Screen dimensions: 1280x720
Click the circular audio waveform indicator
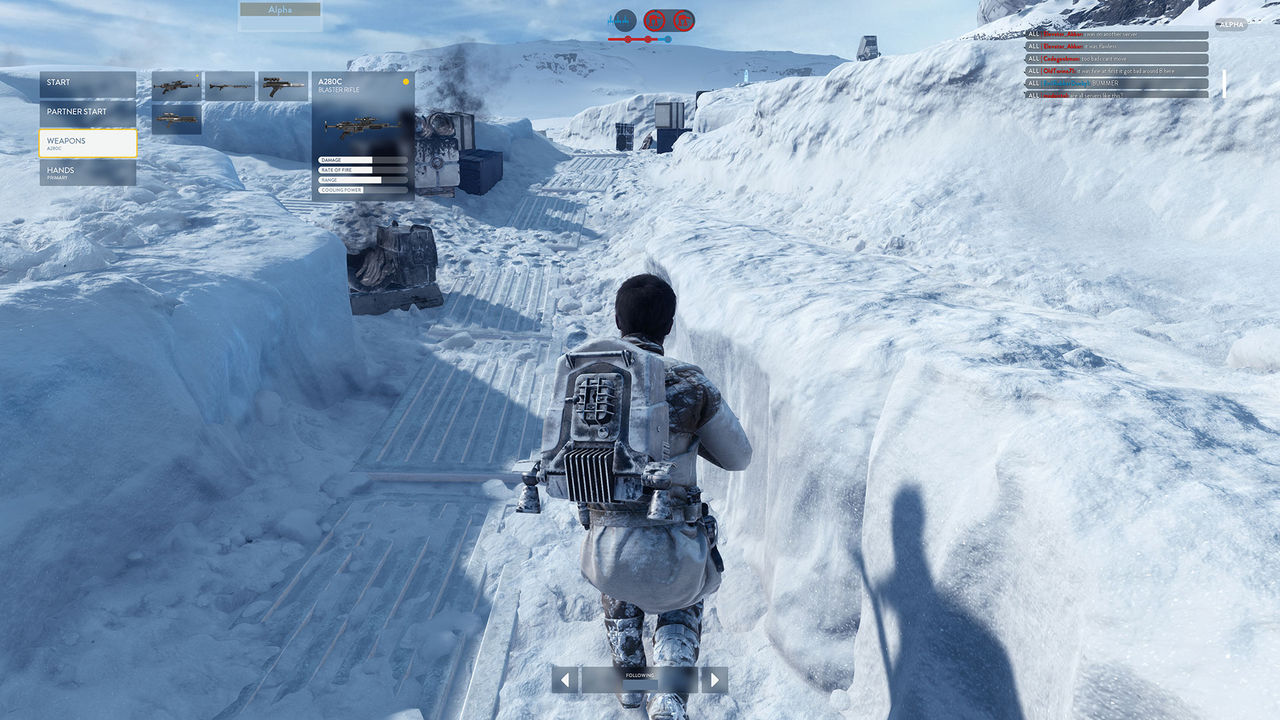click(625, 20)
